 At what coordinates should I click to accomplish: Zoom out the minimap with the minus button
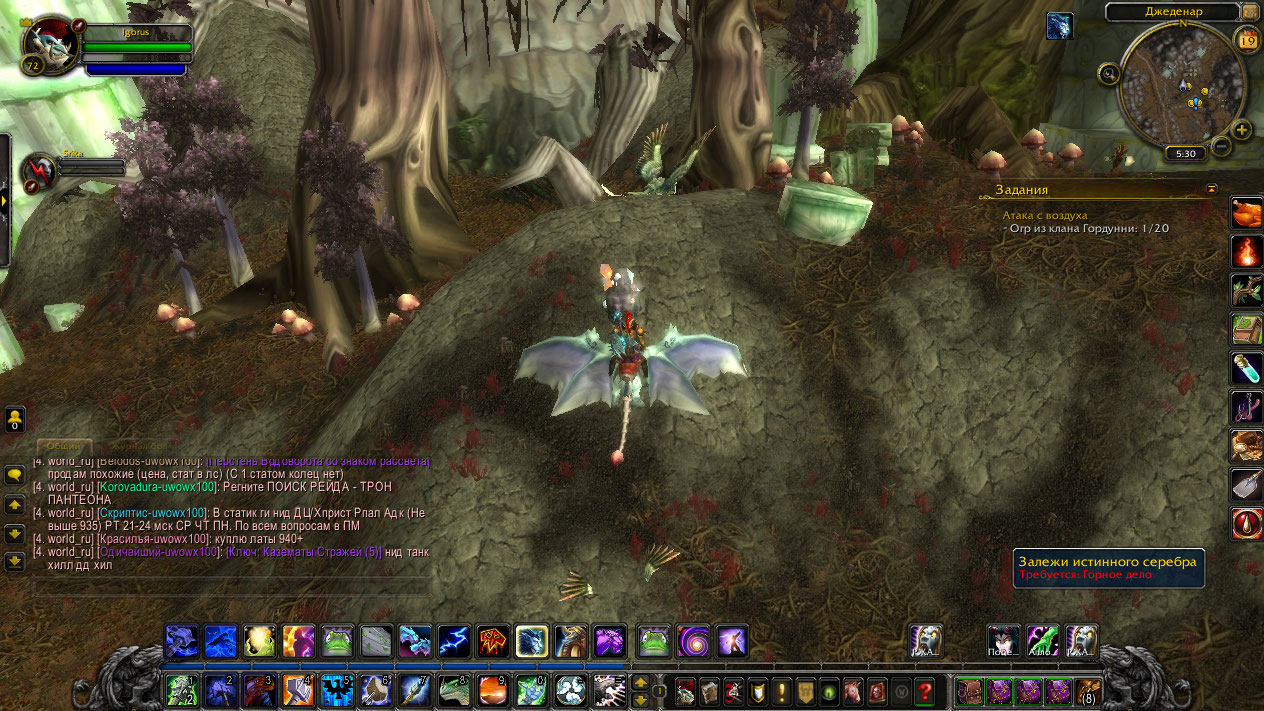pos(1221,147)
